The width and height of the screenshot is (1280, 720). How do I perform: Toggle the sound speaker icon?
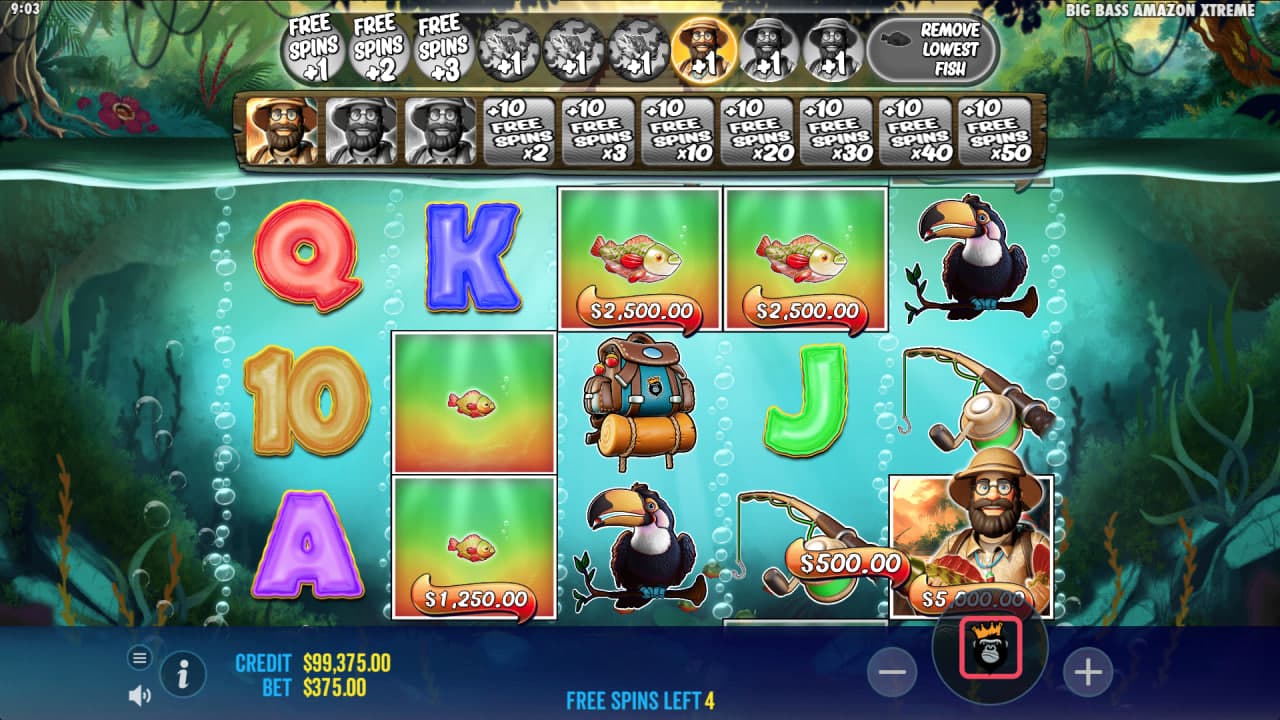point(140,695)
